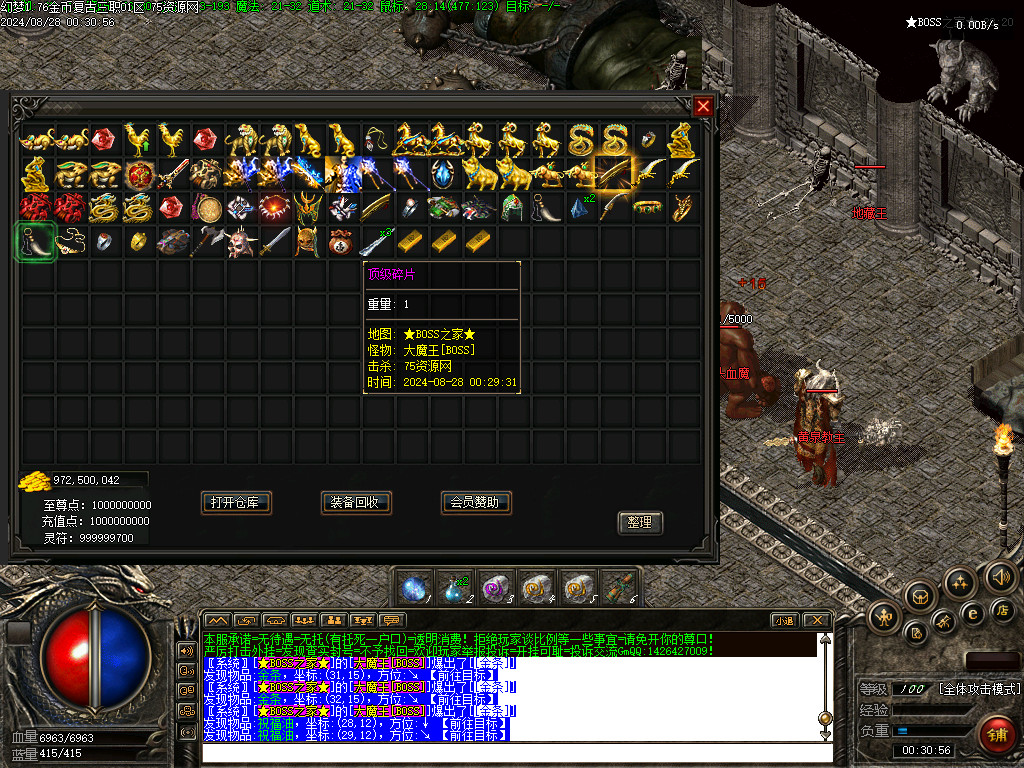
Task: Select the 会员赞助 member sponsor button
Action: click(x=476, y=502)
